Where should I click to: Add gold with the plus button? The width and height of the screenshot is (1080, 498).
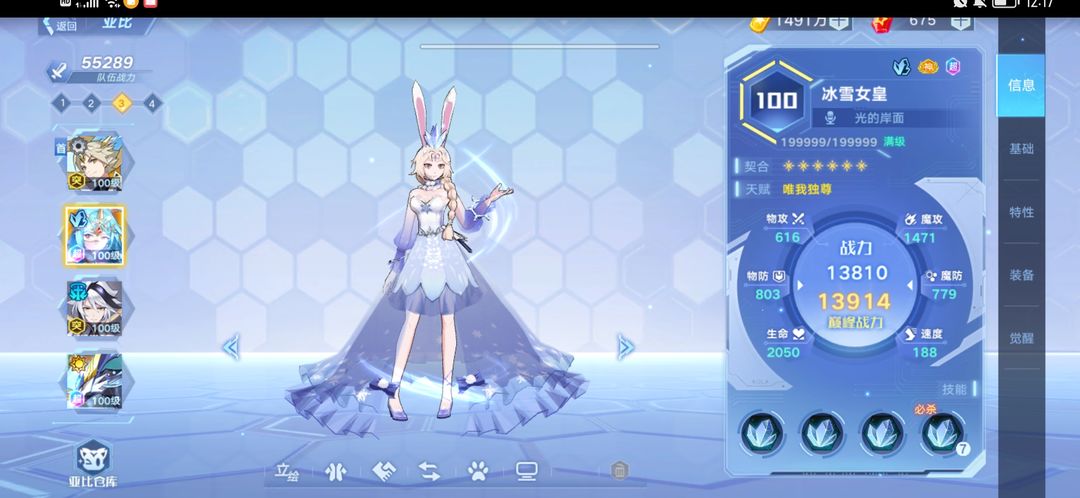pos(838,20)
